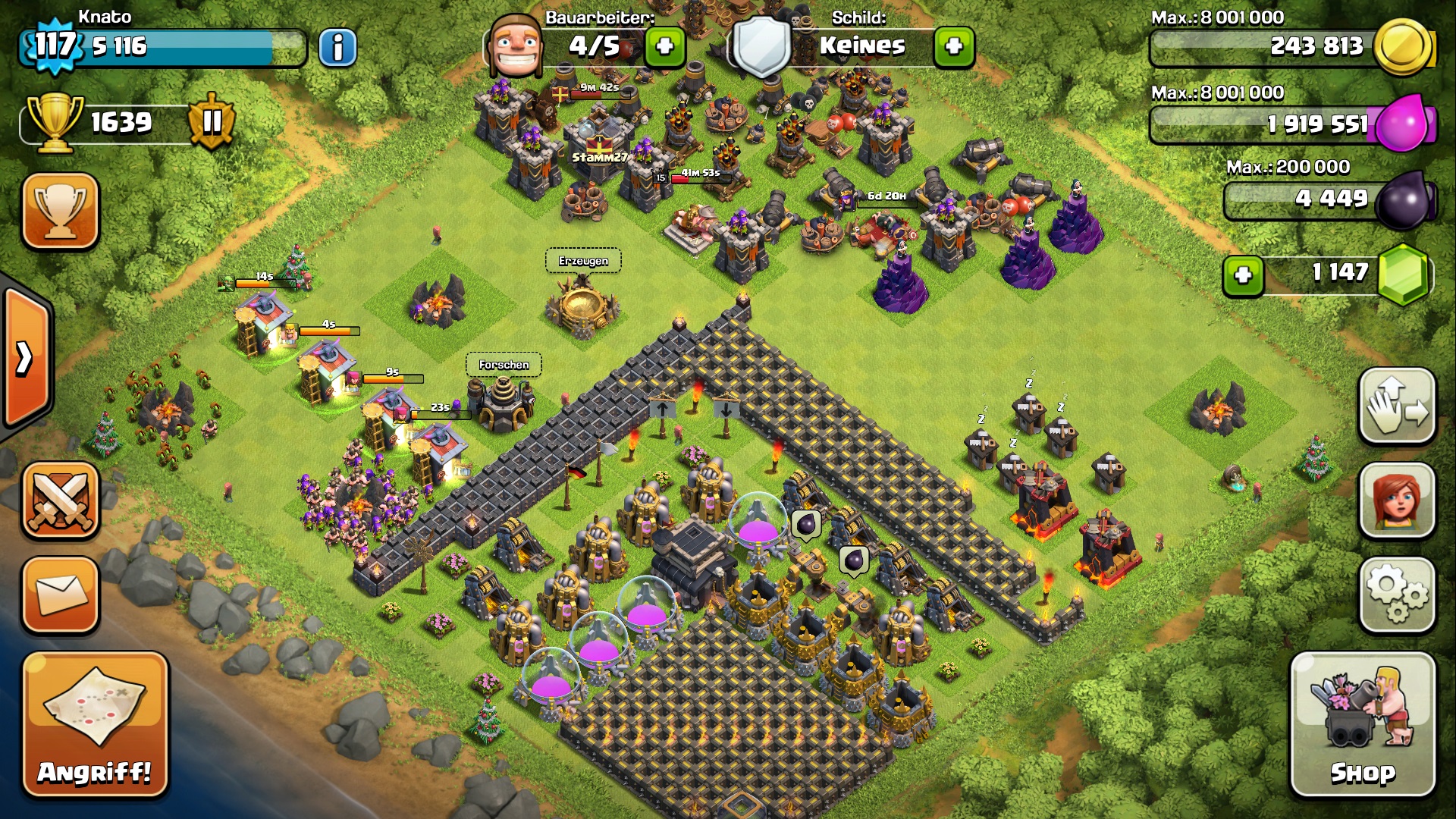Viewport: 1456px width, 819px height.
Task: Tap the Forschen label above the laboratory
Action: pos(504,365)
